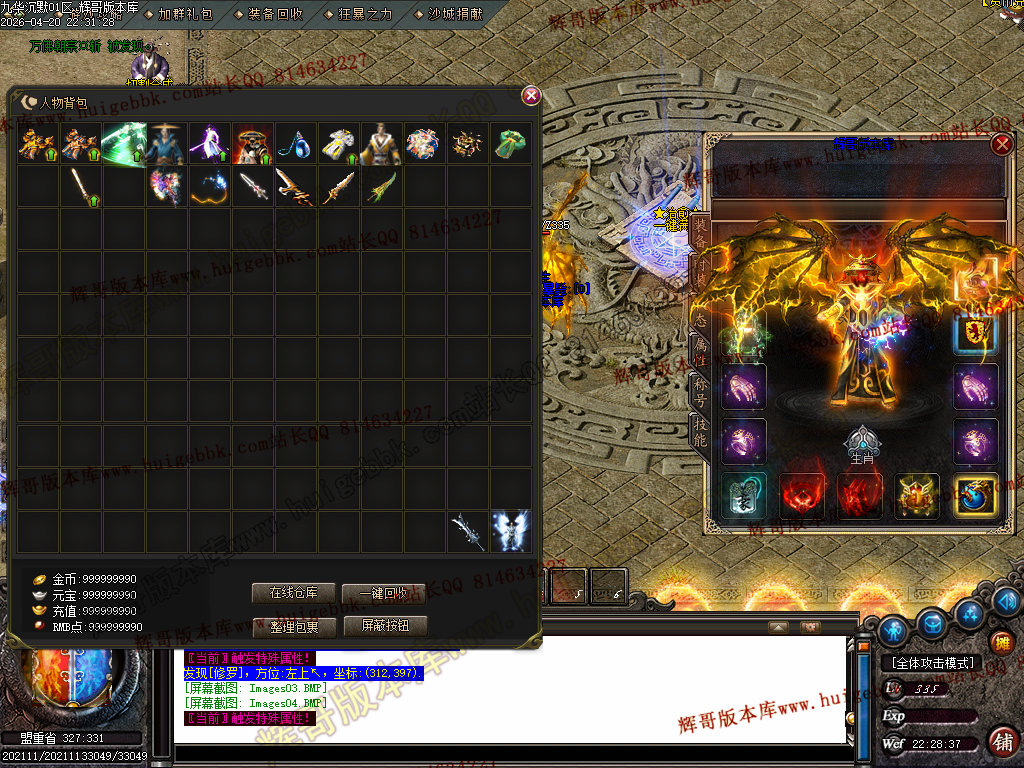Toggle the blue speaker sound icon
The height and width of the screenshot is (768, 1024).
(1008, 601)
